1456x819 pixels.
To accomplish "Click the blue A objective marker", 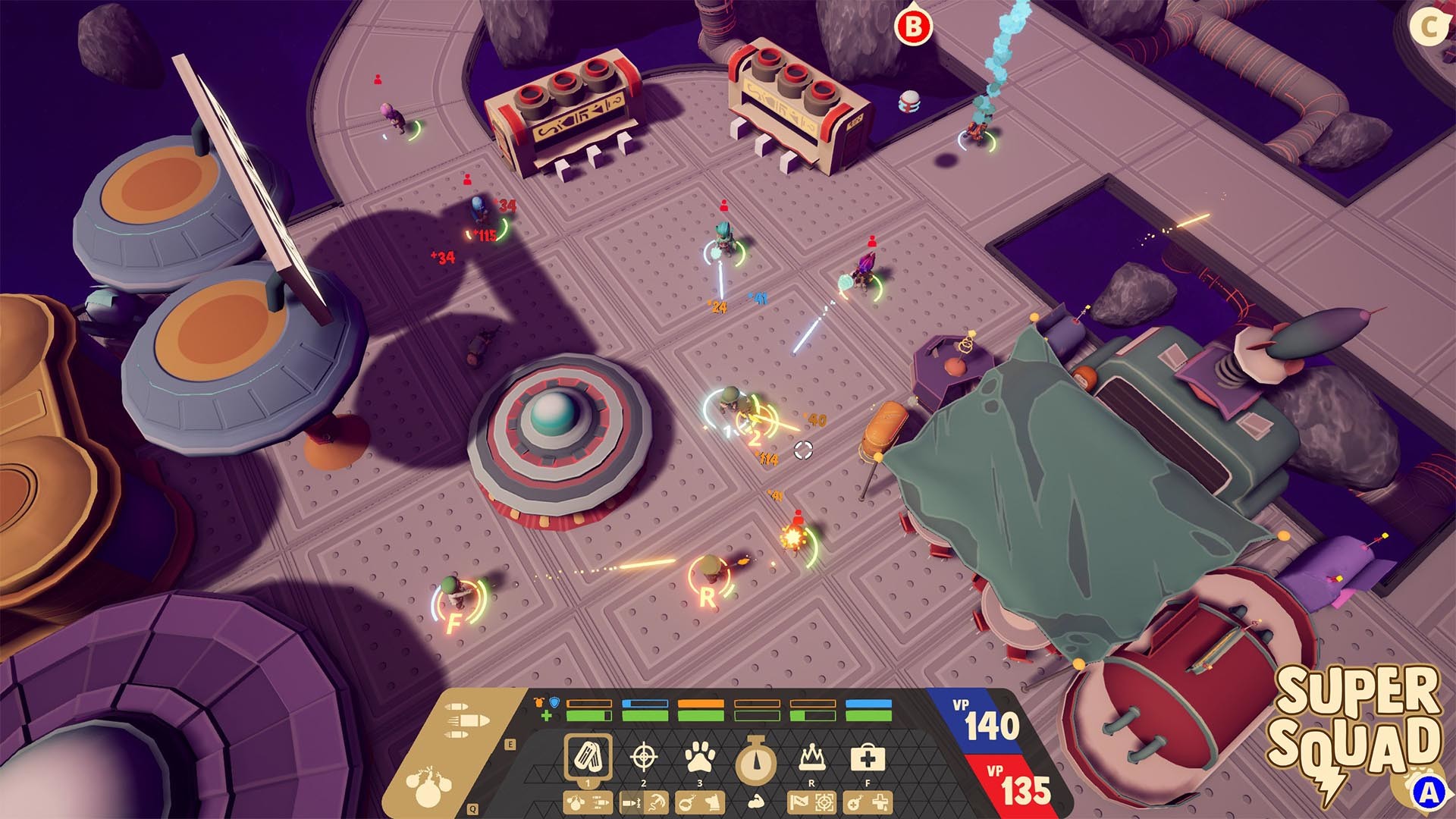I will point(1428,792).
